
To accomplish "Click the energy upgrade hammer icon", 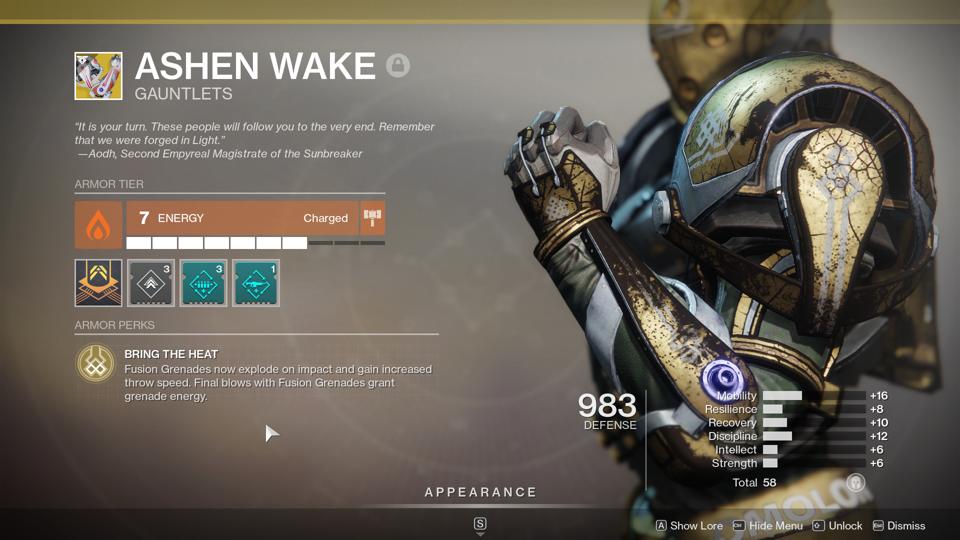I will click(x=373, y=218).
